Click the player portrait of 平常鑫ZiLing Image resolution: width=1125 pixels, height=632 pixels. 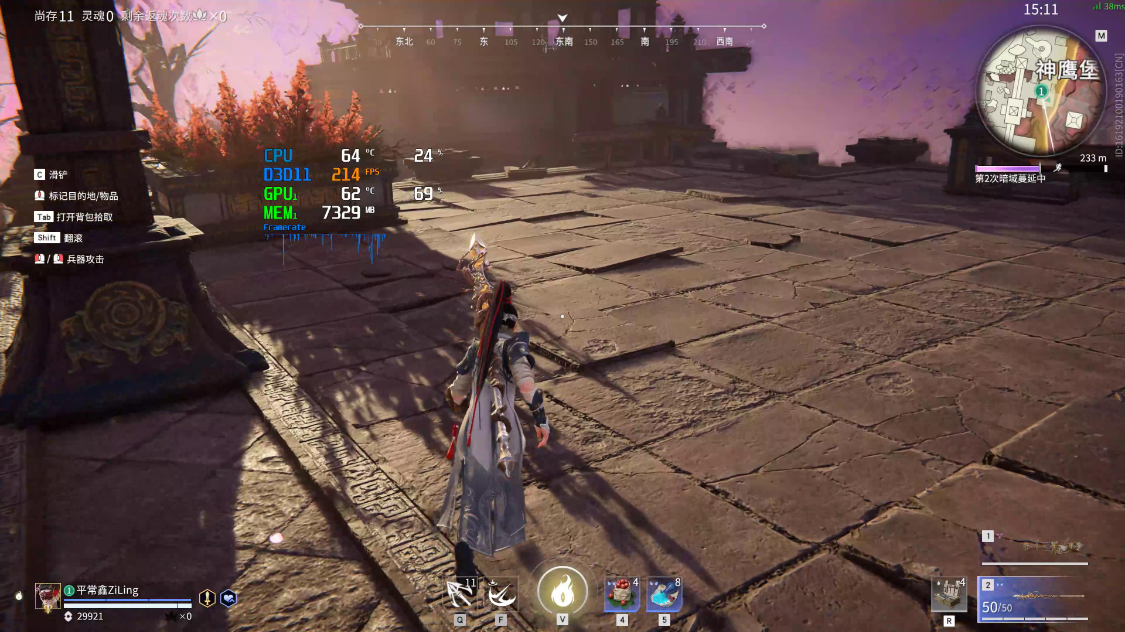coord(47,596)
